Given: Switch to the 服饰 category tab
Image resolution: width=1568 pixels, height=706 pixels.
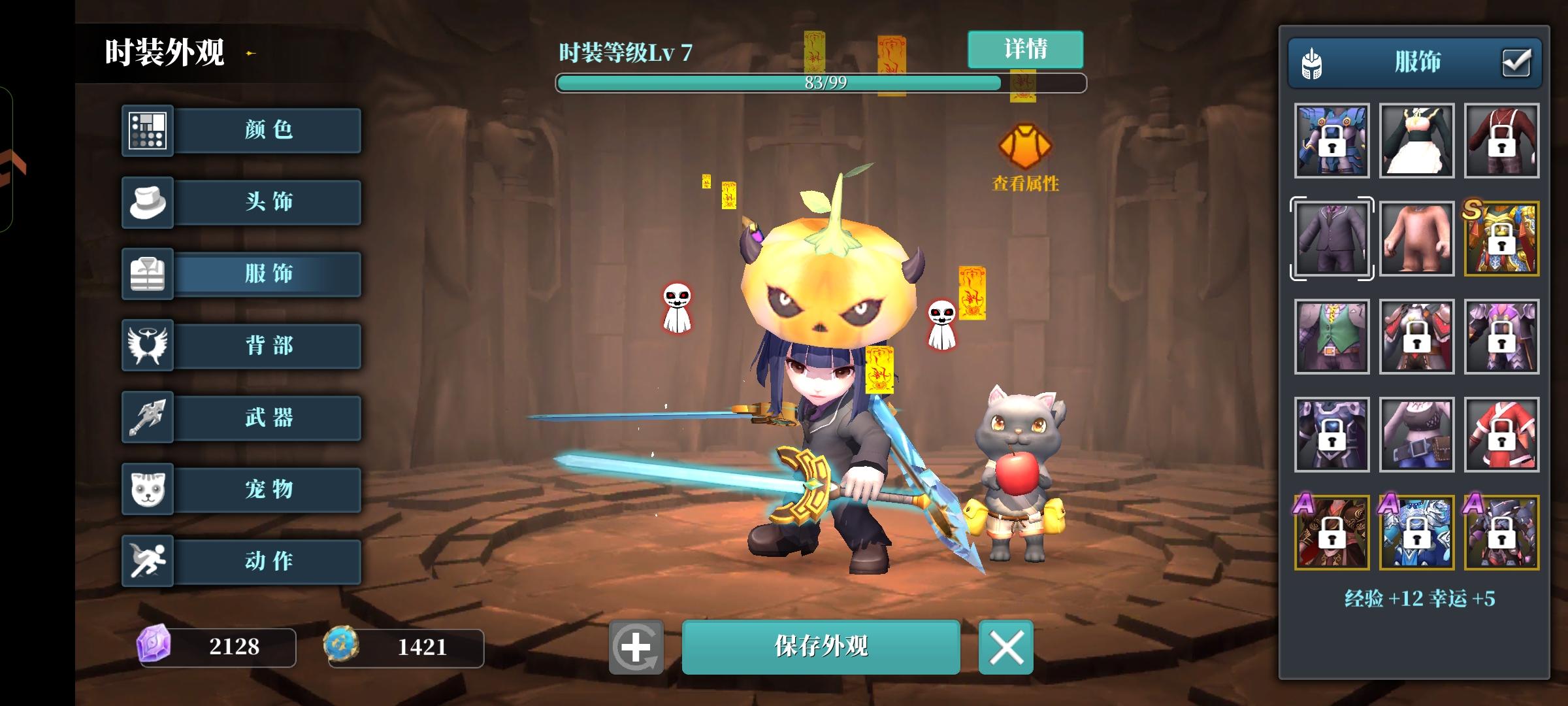Looking at the screenshot, I should 268,275.
